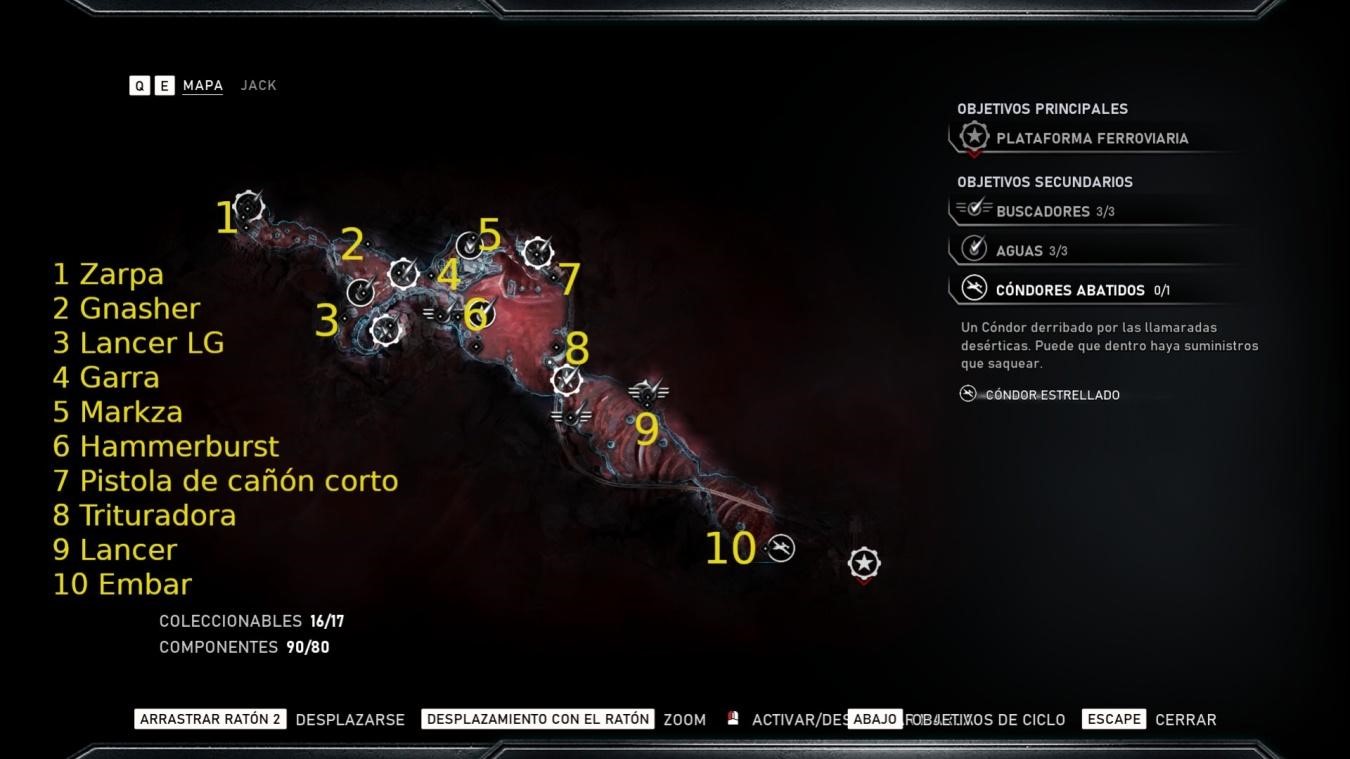Viewport: 1350px width, 759px height.
Task: Click the star mission marker at map's bottom right
Action: [862, 563]
